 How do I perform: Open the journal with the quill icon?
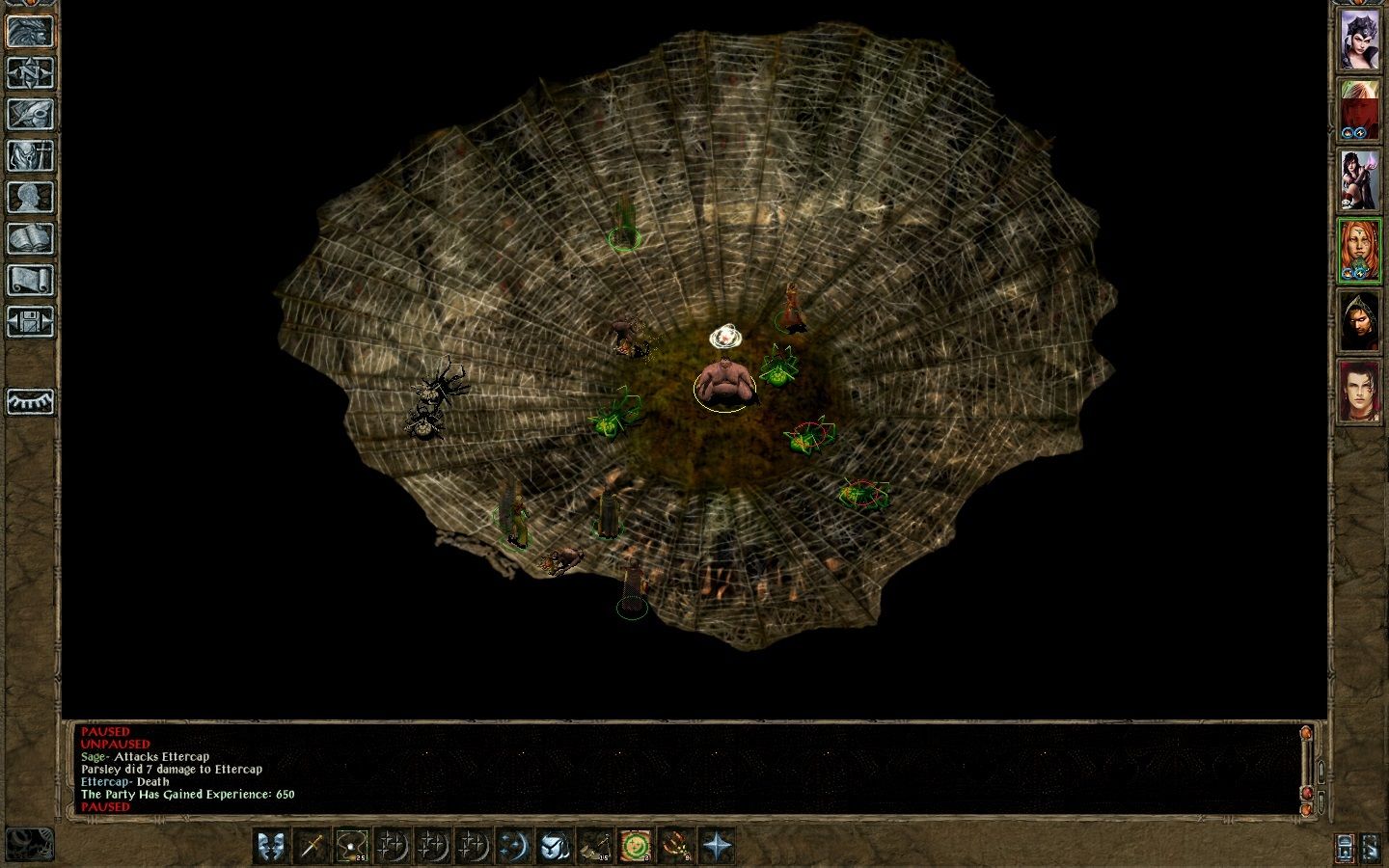point(30,115)
